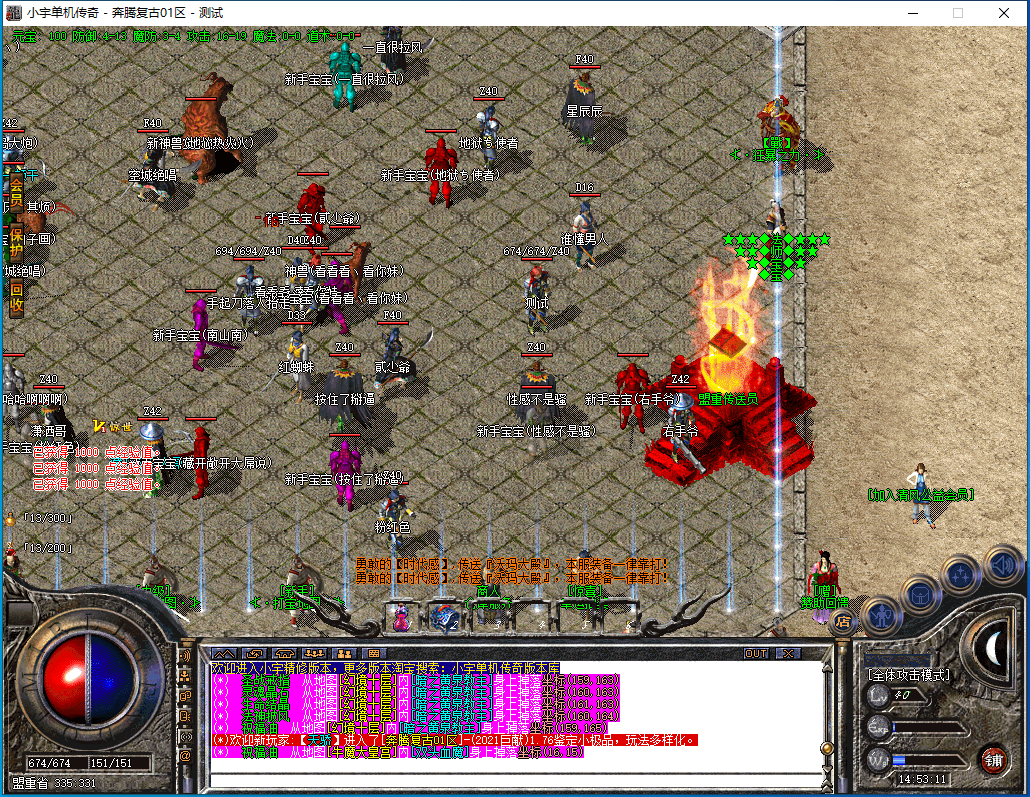The image size is (1030, 797).
Task: Toggle sound with the speaker icon
Action: [1001, 562]
